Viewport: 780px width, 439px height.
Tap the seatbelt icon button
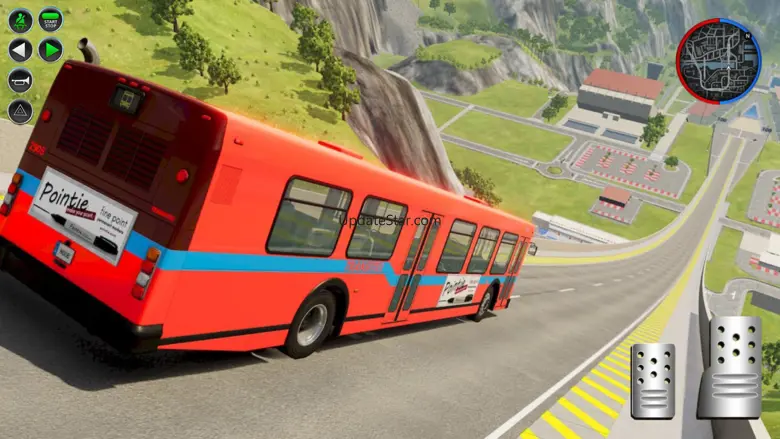(20, 19)
